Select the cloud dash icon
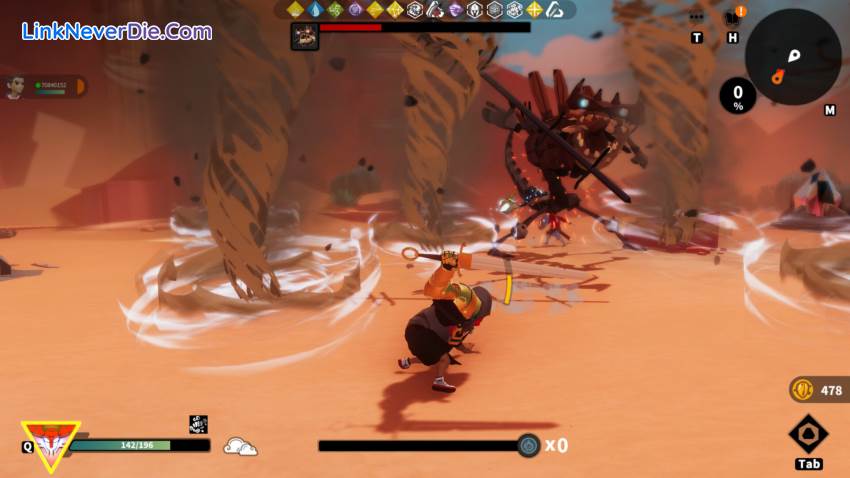 (240, 446)
